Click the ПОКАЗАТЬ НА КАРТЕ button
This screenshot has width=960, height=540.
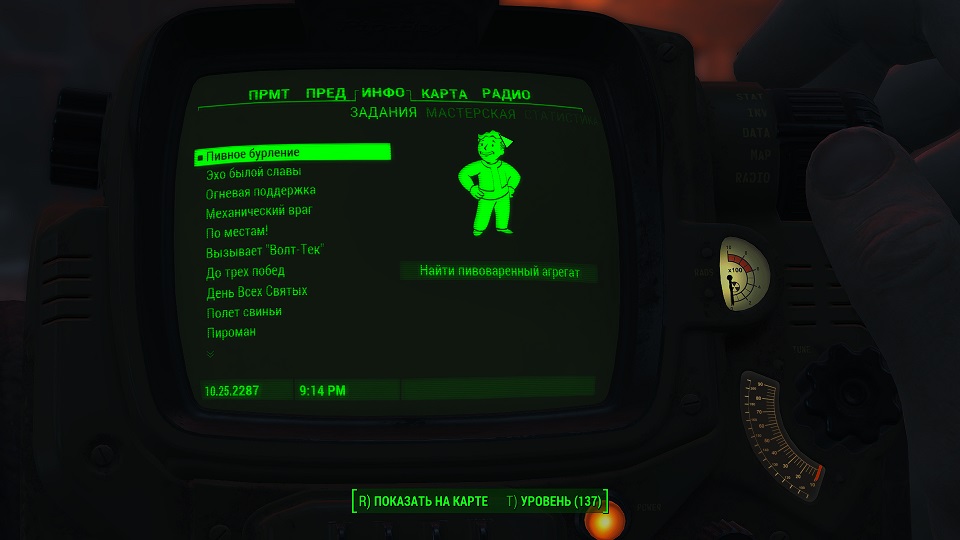tap(423, 501)
